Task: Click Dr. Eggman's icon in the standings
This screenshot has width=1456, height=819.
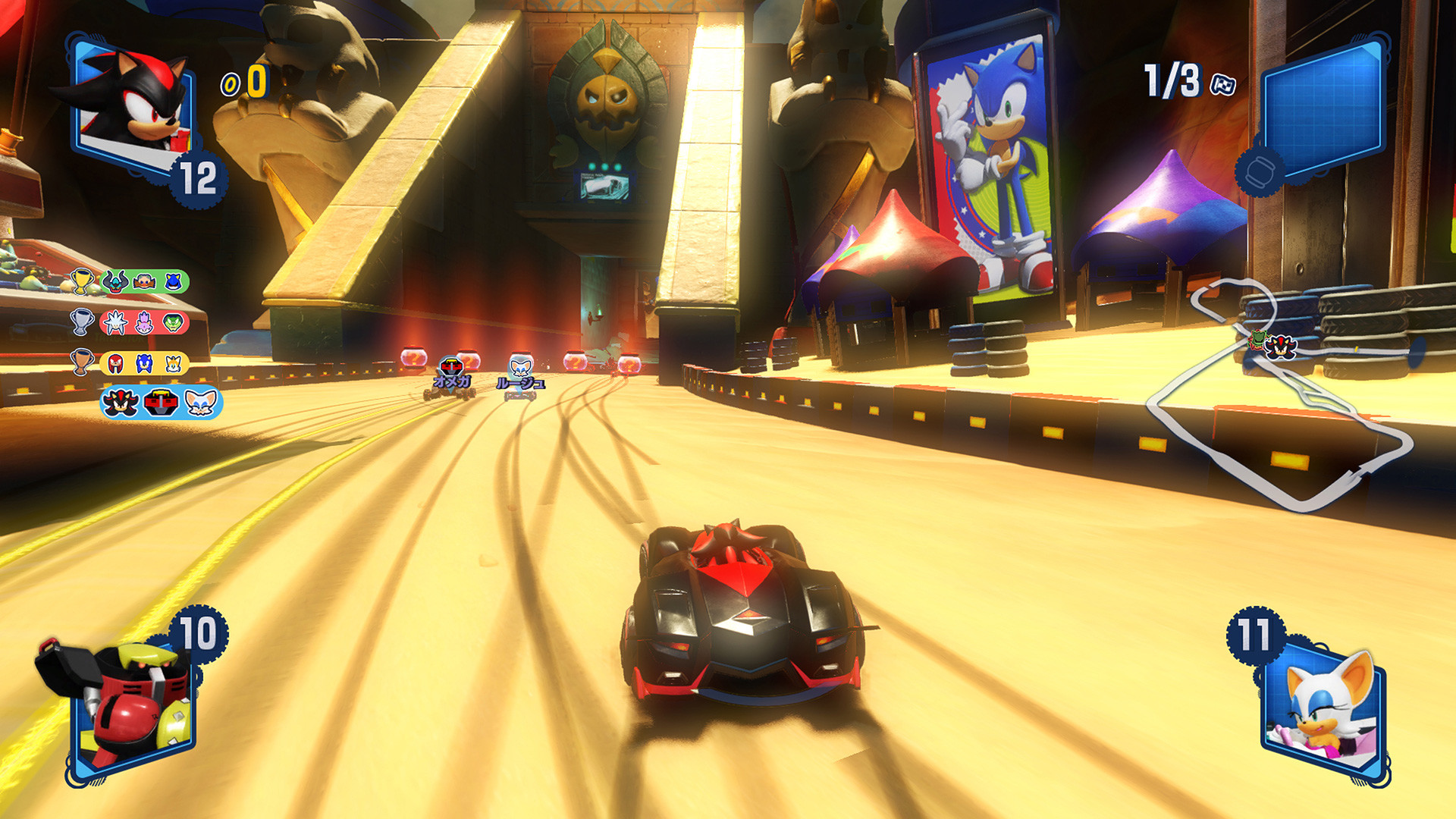Action: pyautogui.click(x=143, y=282)
